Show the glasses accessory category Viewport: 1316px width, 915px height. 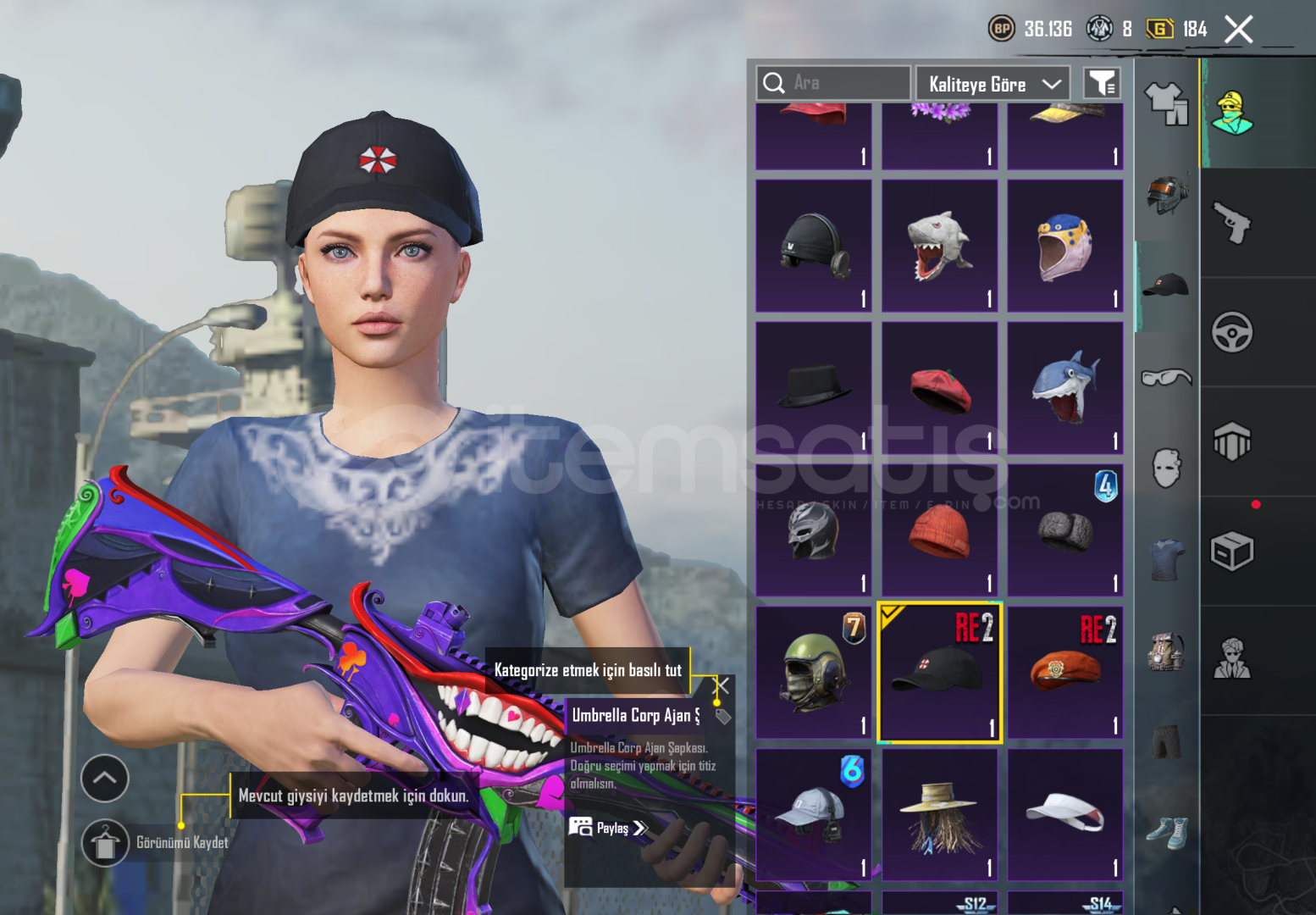point(1166,377)
